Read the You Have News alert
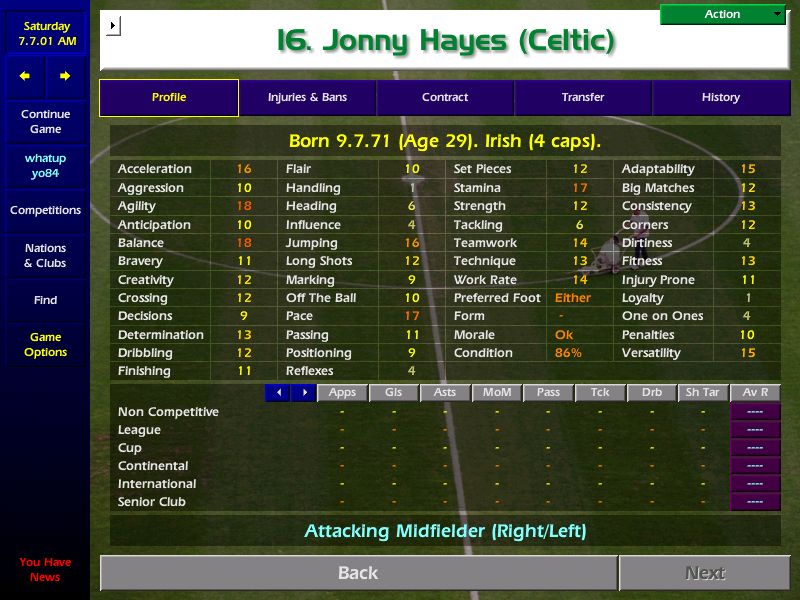The image size is (800, 600). [45, 569]
